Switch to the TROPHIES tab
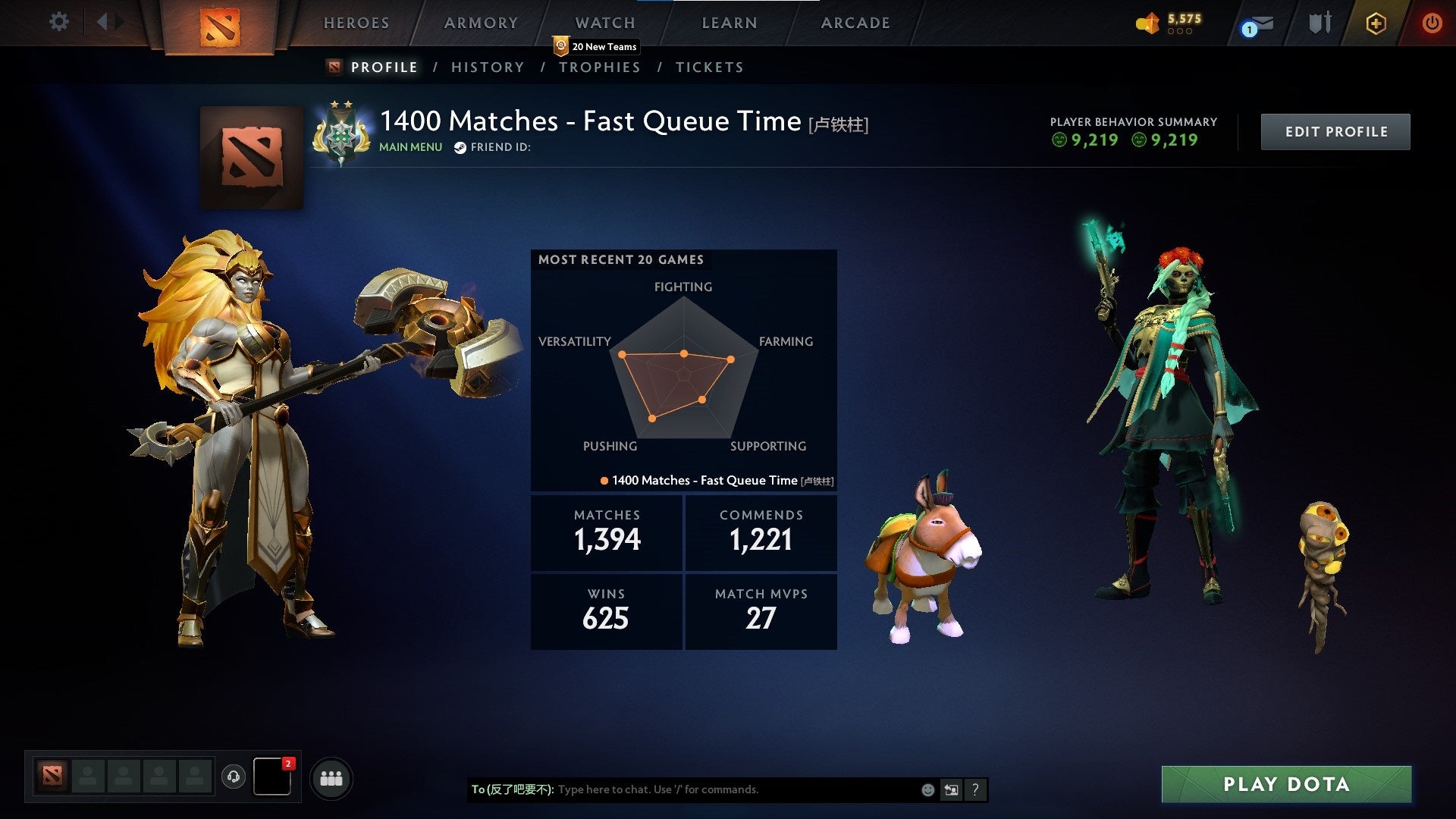1456x819 pixels. pos(600,67)
